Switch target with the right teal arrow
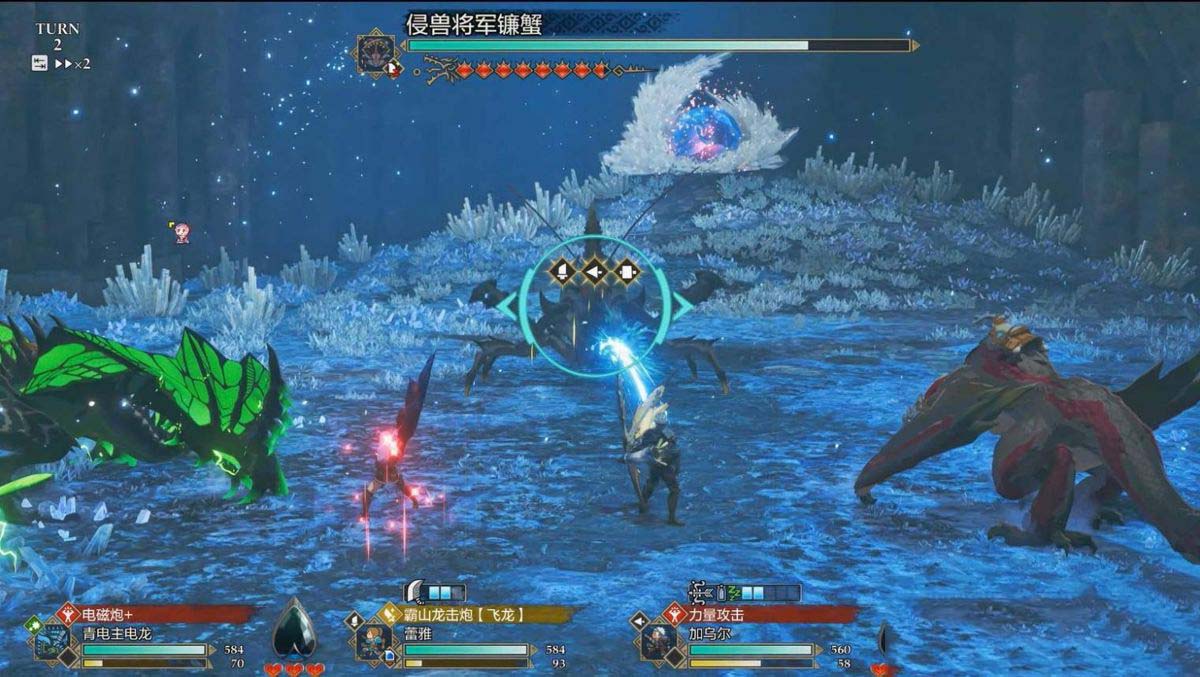 pyautogui.click(x=683, y=307)
